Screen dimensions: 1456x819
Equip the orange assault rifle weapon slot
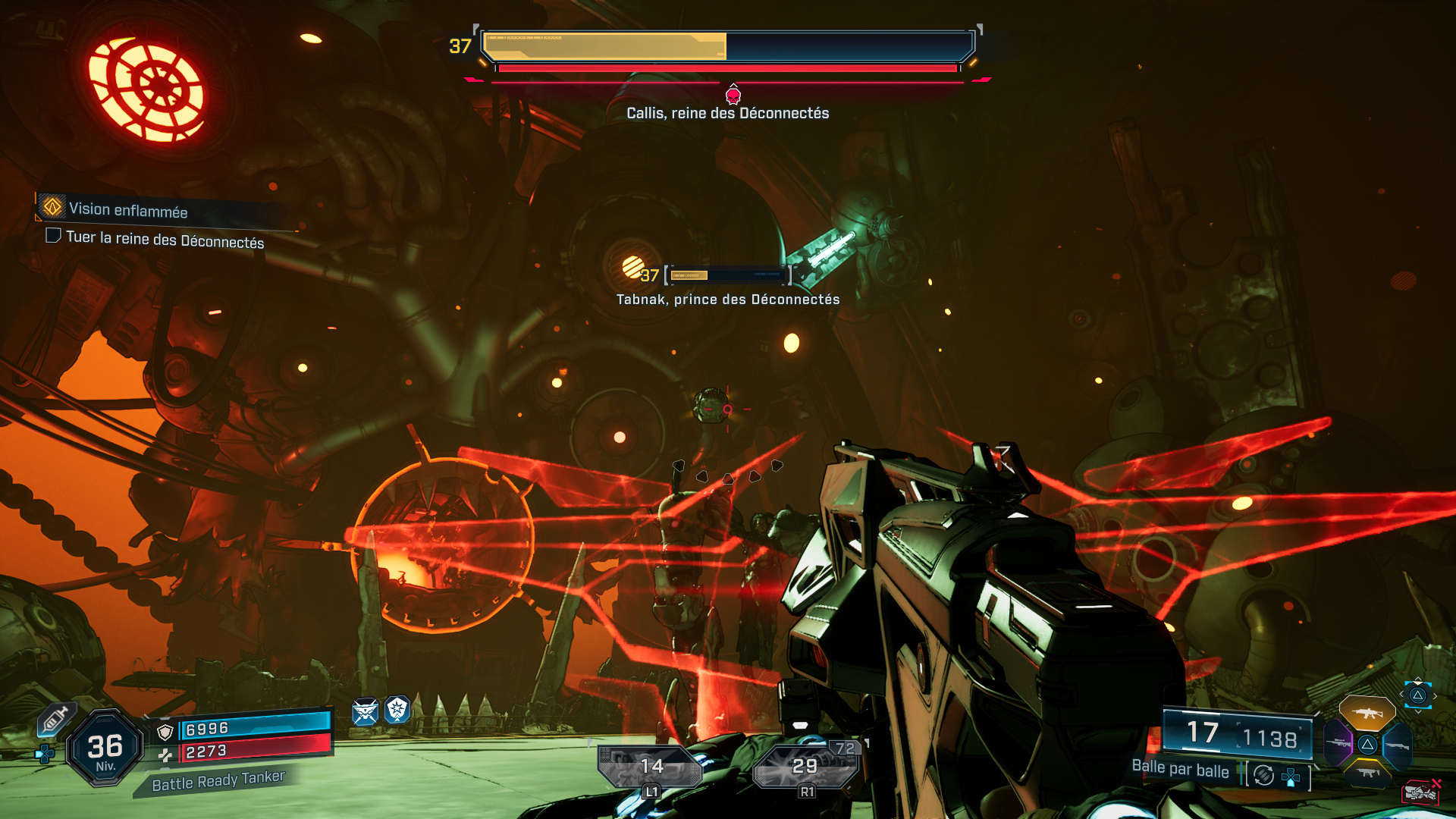click(x=1367, y=713)
